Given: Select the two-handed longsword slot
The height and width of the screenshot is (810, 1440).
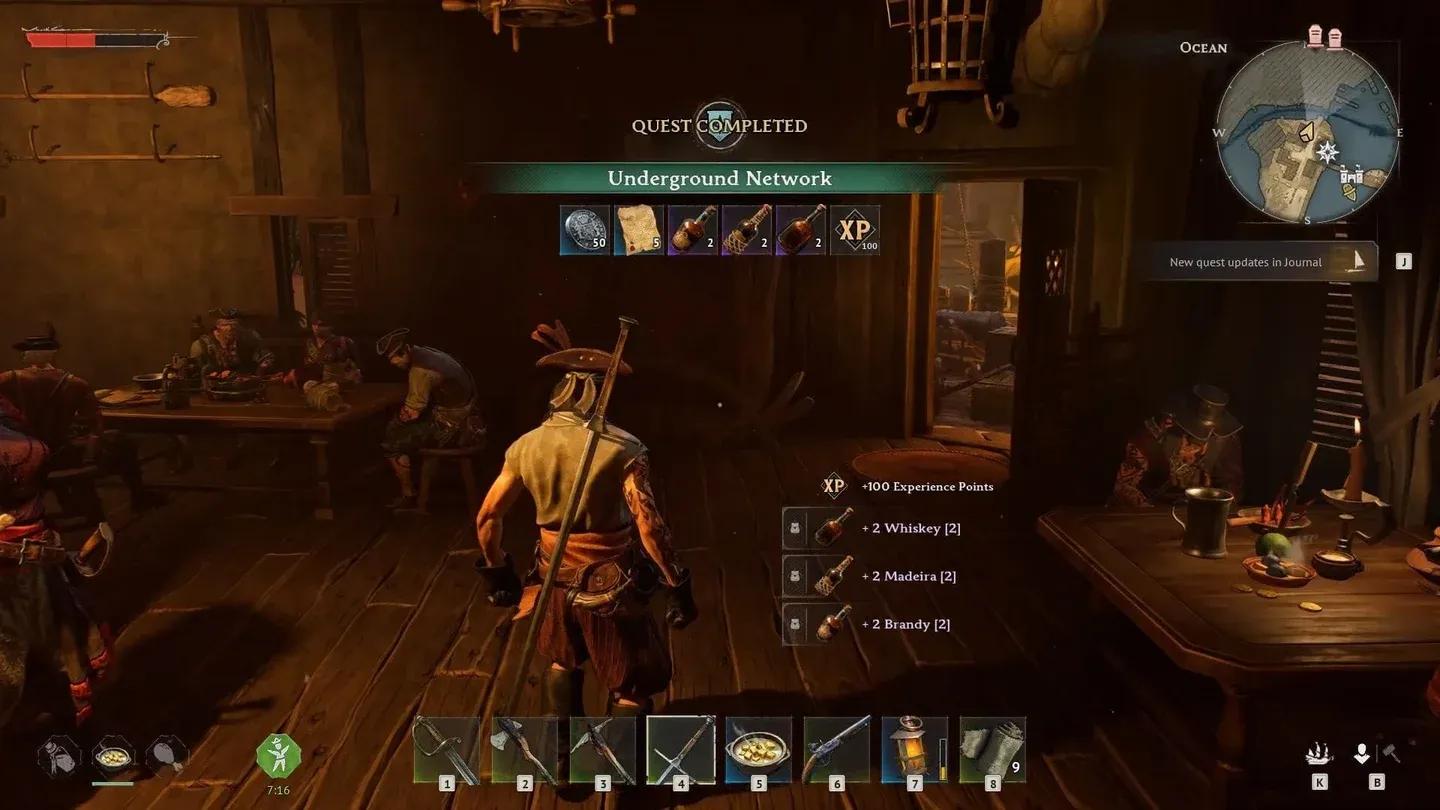Looking at the screenshot, I should (680, 750).
